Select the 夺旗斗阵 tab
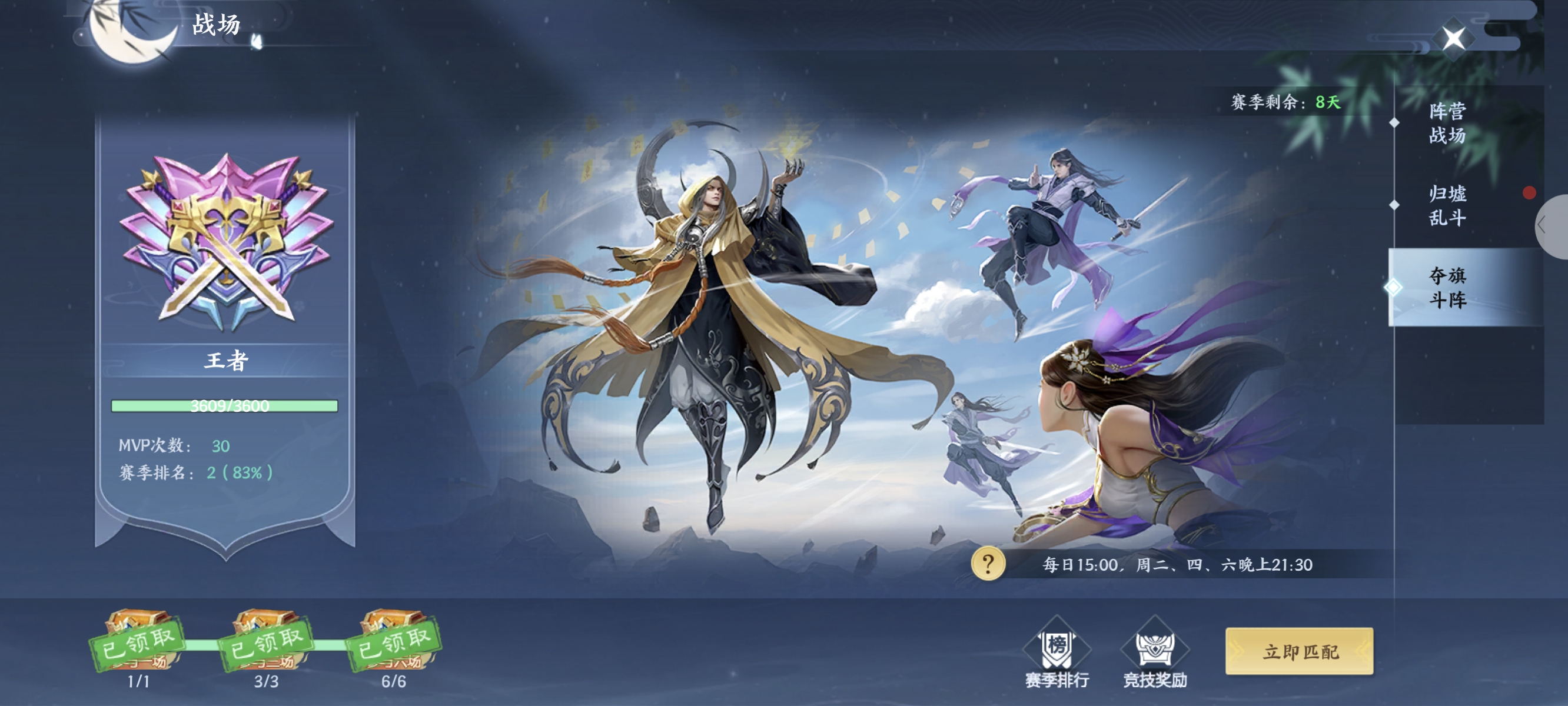This screenshot has width=1568, height=706. 1447,287
